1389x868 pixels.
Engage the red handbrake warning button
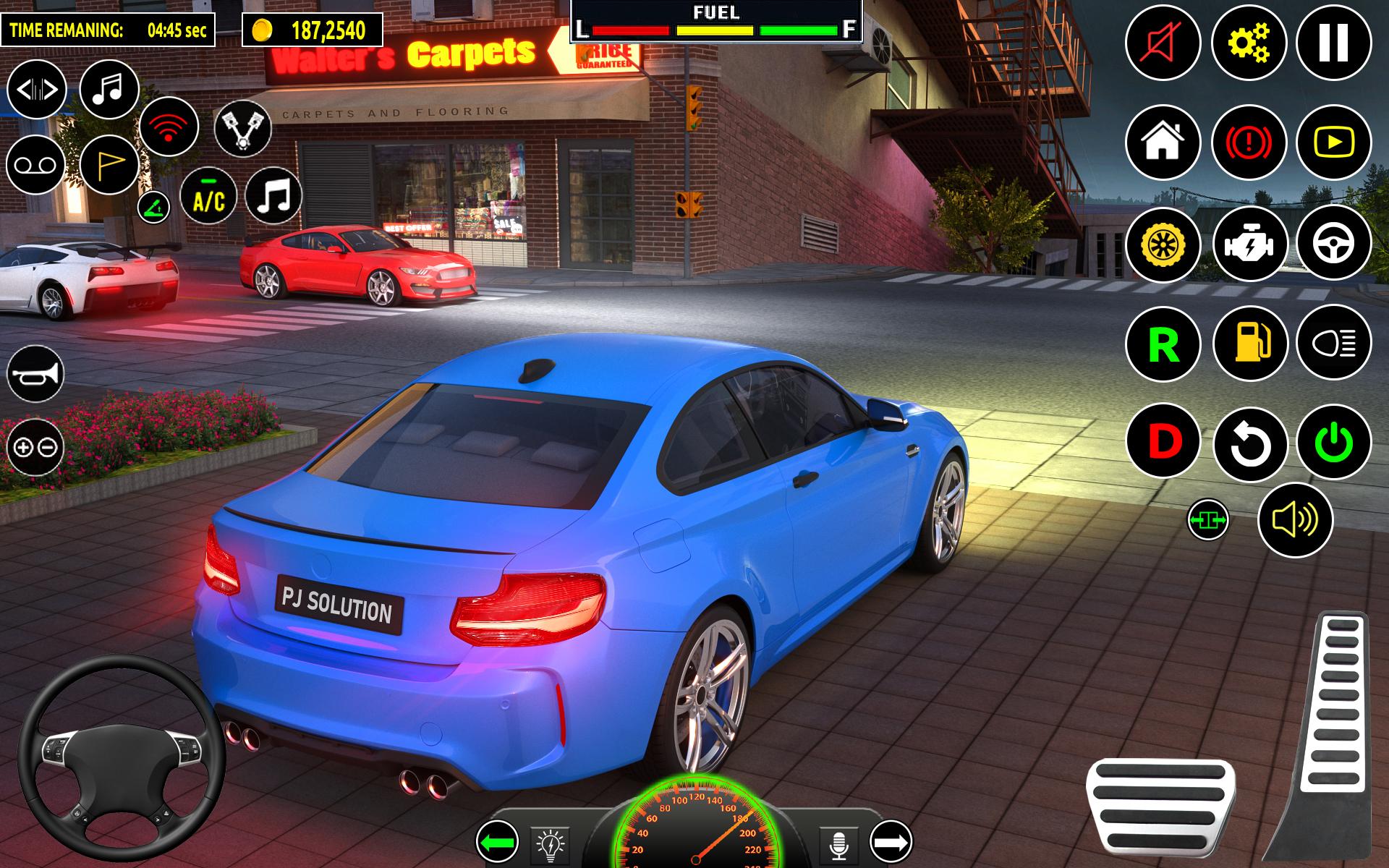[x=1249, y=142]
